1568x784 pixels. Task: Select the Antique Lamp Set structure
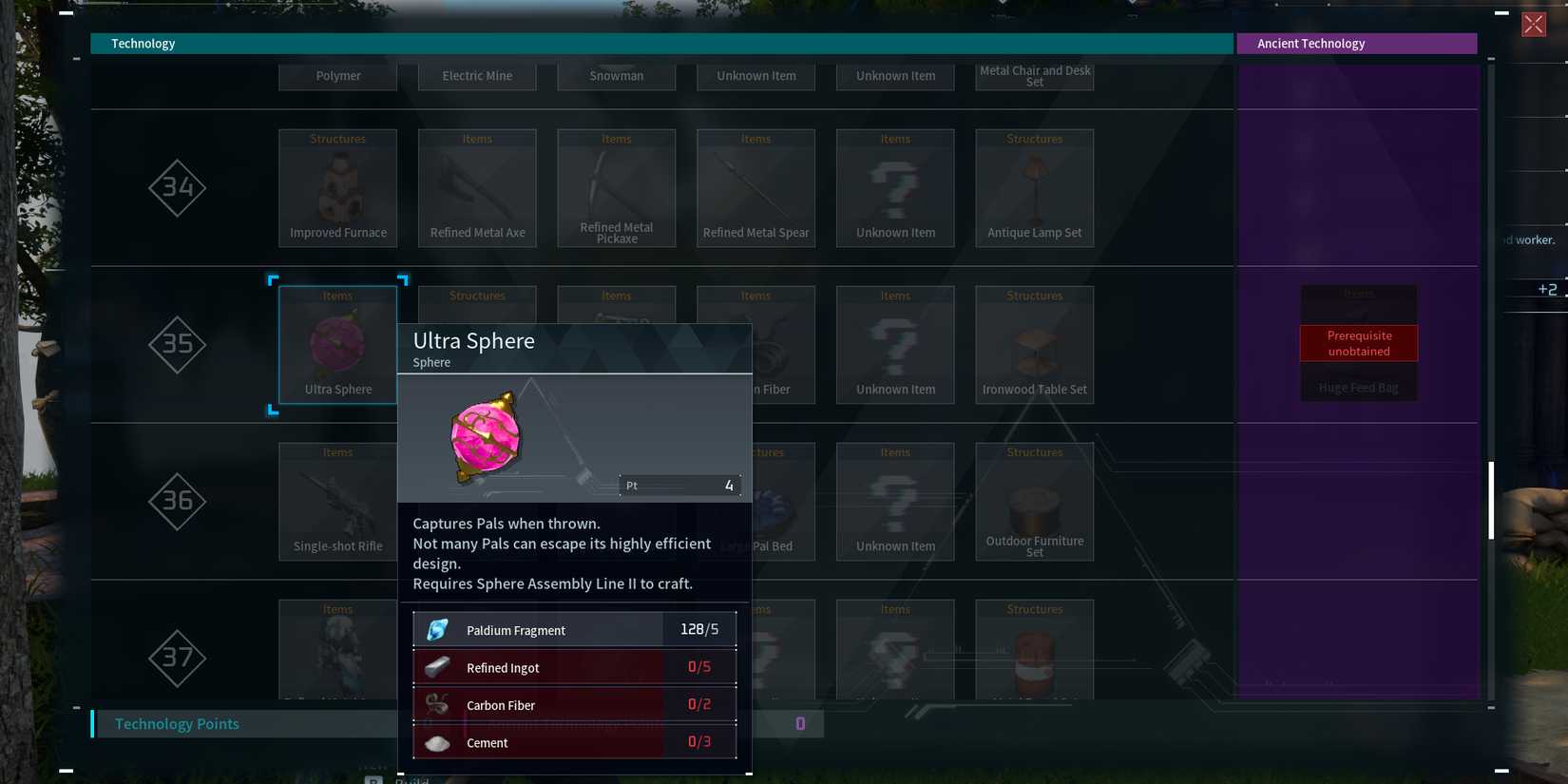(x=1034, y=187)
